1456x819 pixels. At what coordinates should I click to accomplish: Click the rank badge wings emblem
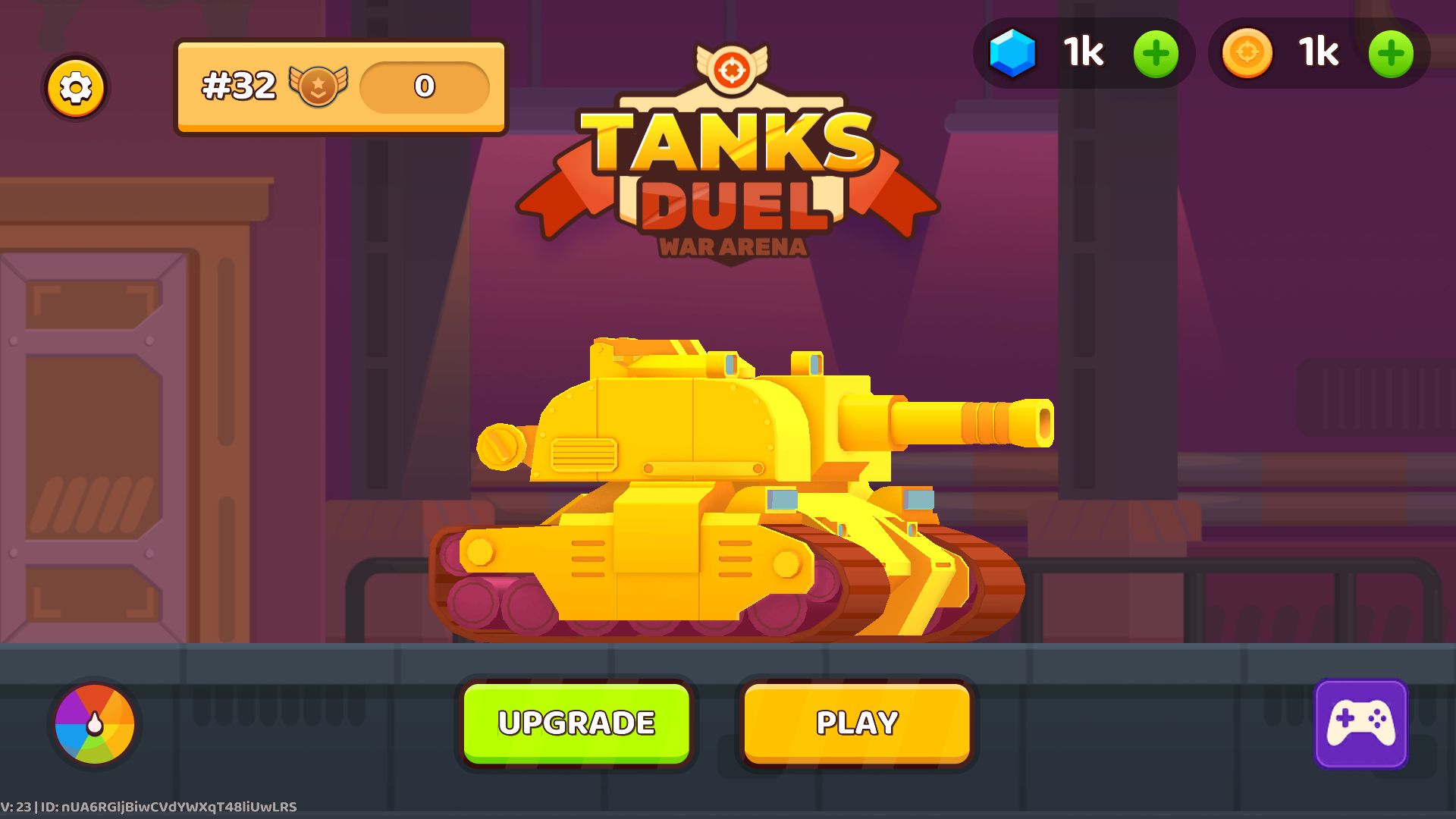pyautogui.click(x=318, y=85)
